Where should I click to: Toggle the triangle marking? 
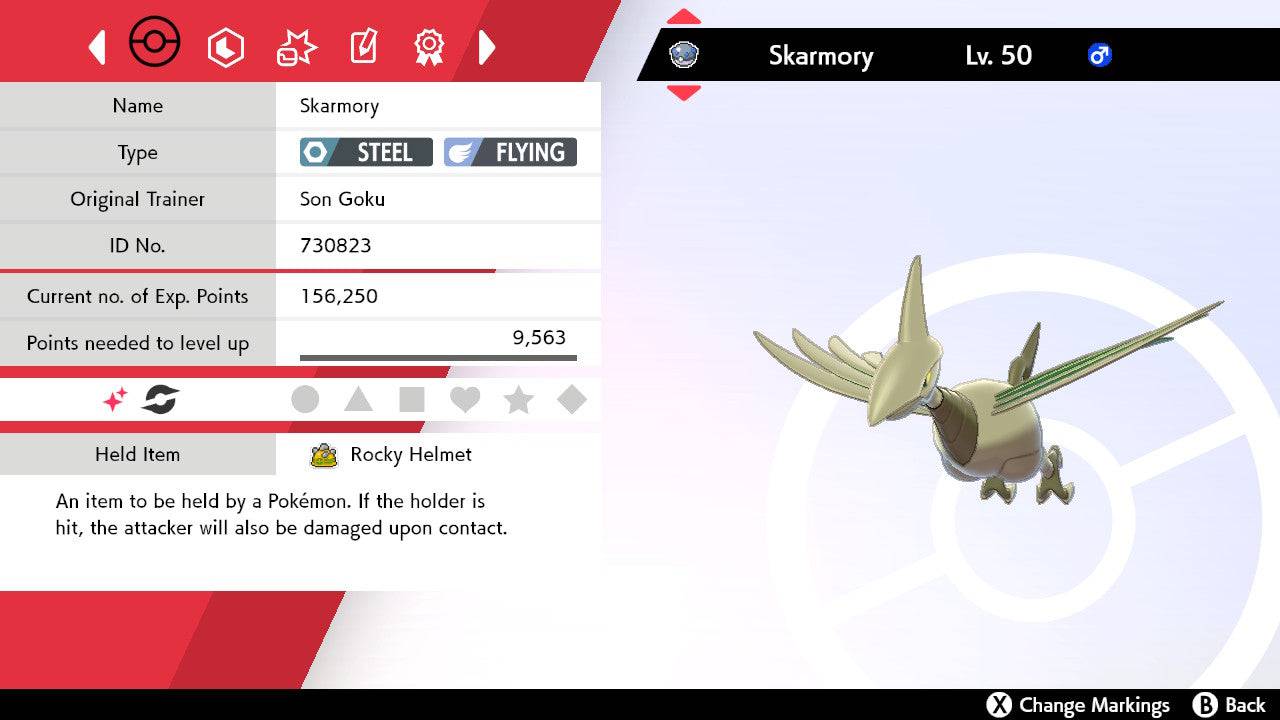[358, 400]
